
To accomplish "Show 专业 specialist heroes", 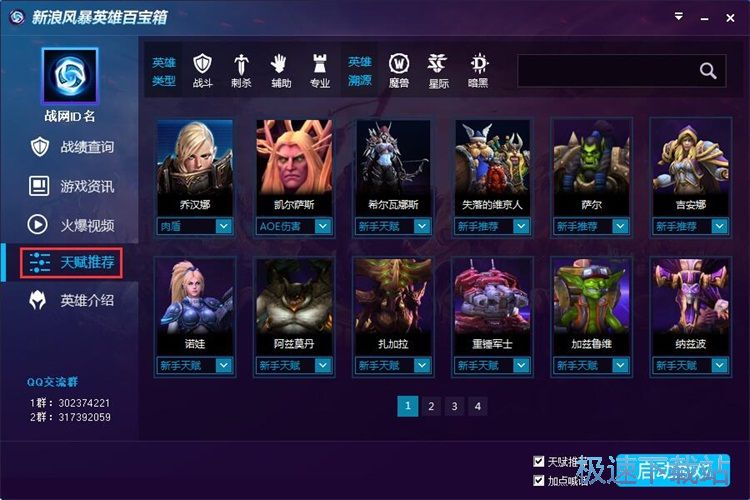I will (x=320, y=70).
